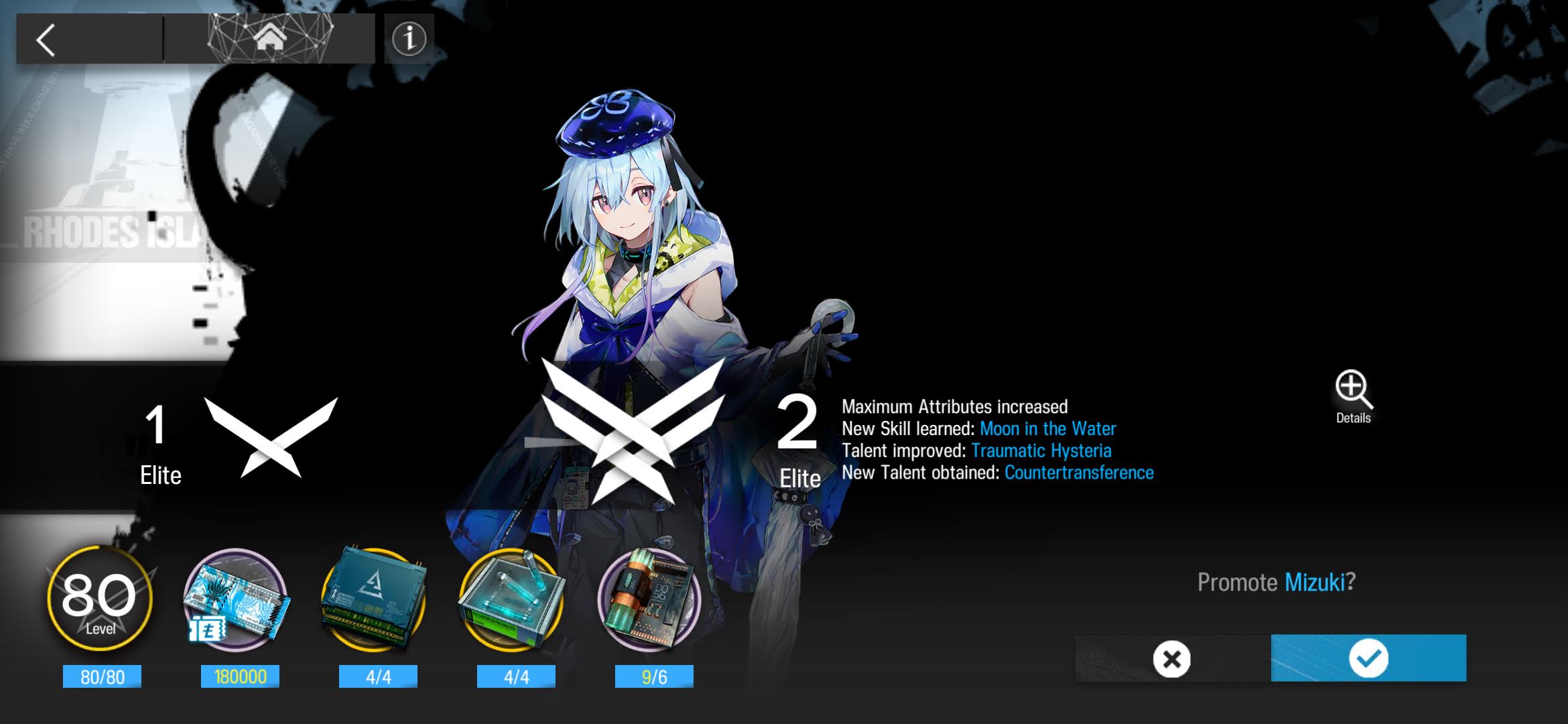Confirm promoting Mizuki with the checkmark

(x=1368, y=658)
